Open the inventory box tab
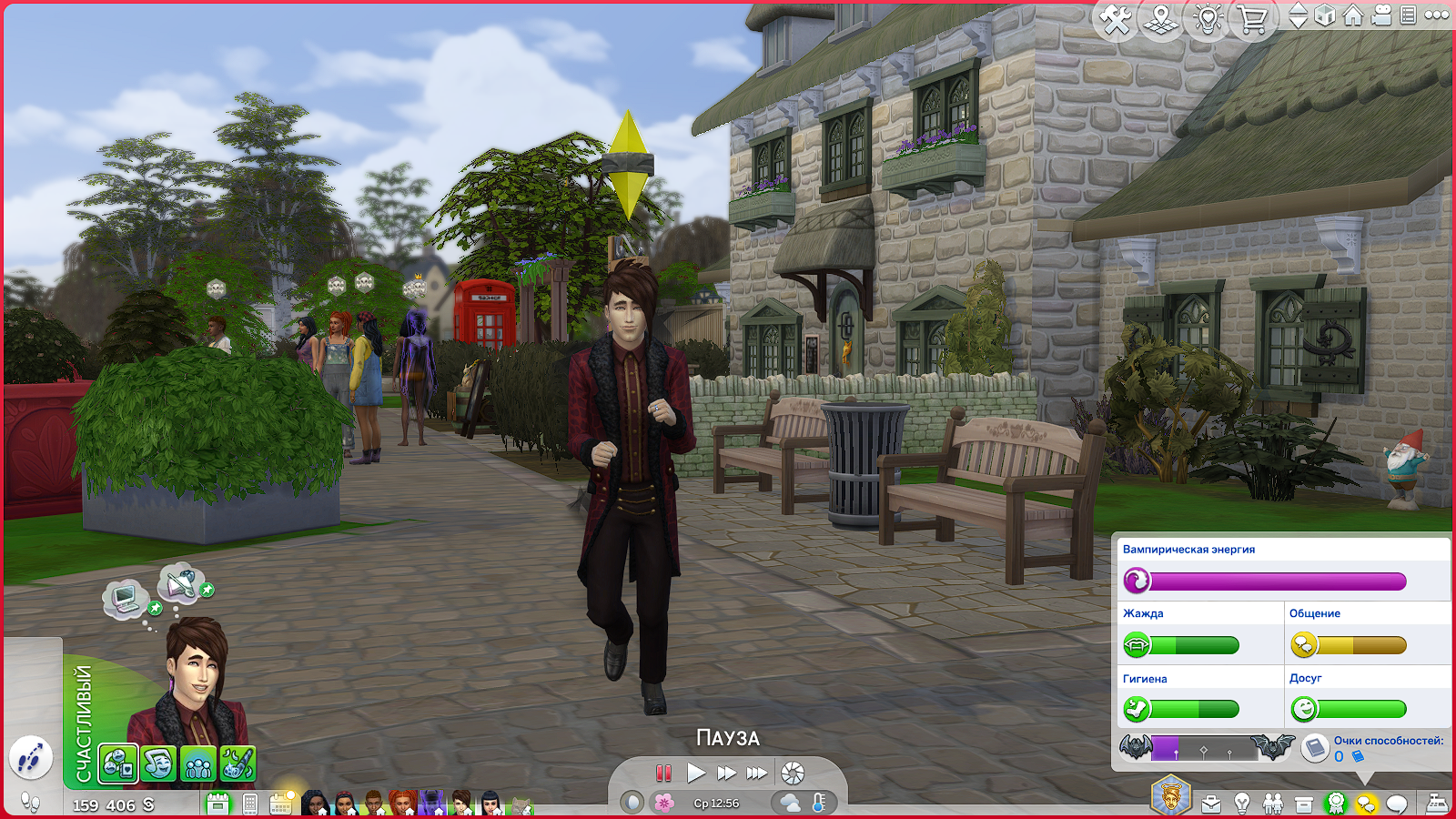This screenshot has width=1456, height=819. pyautogui.click(x=1304, y=804)
